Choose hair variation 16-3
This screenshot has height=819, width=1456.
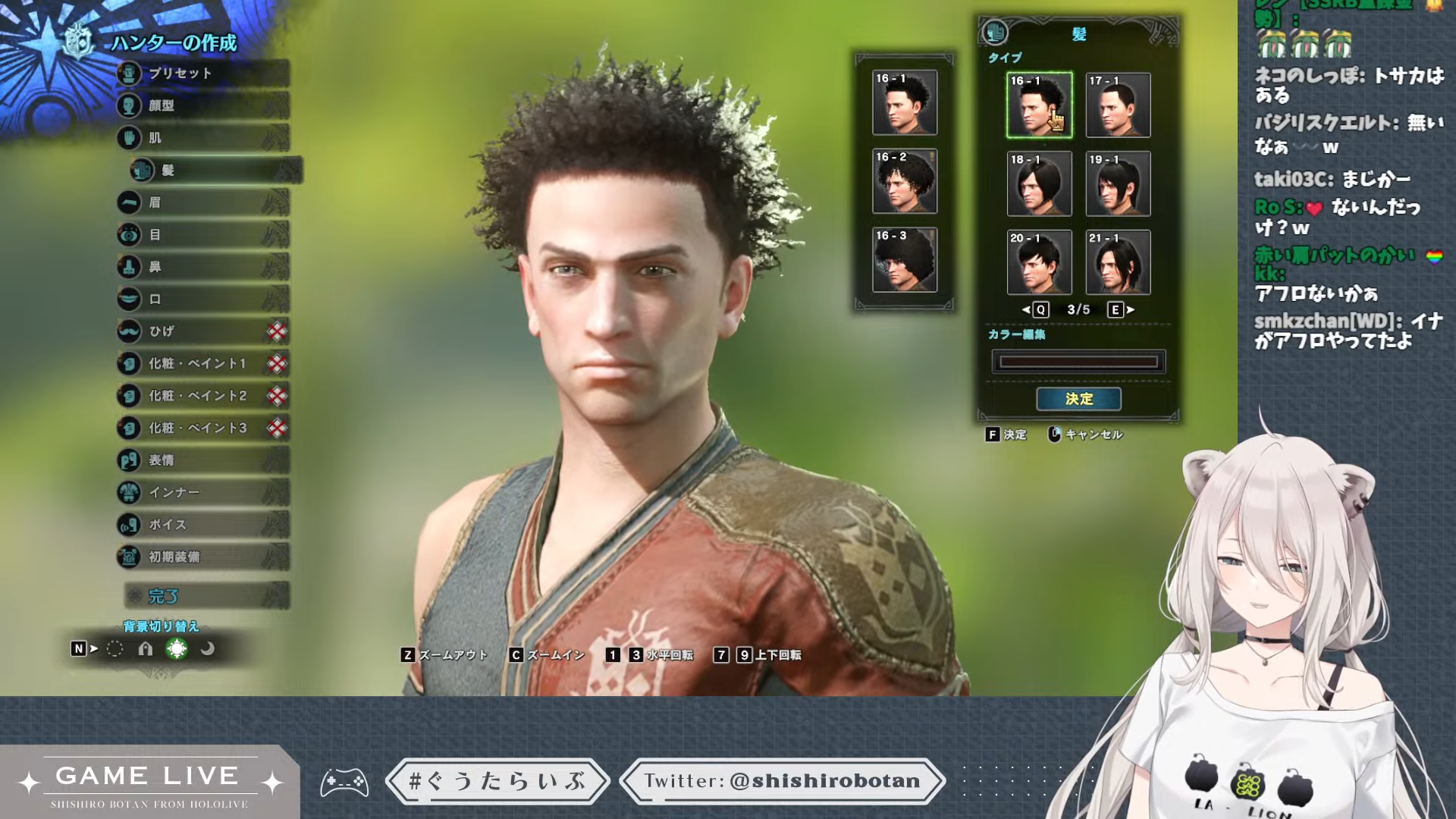click(905, 260)
